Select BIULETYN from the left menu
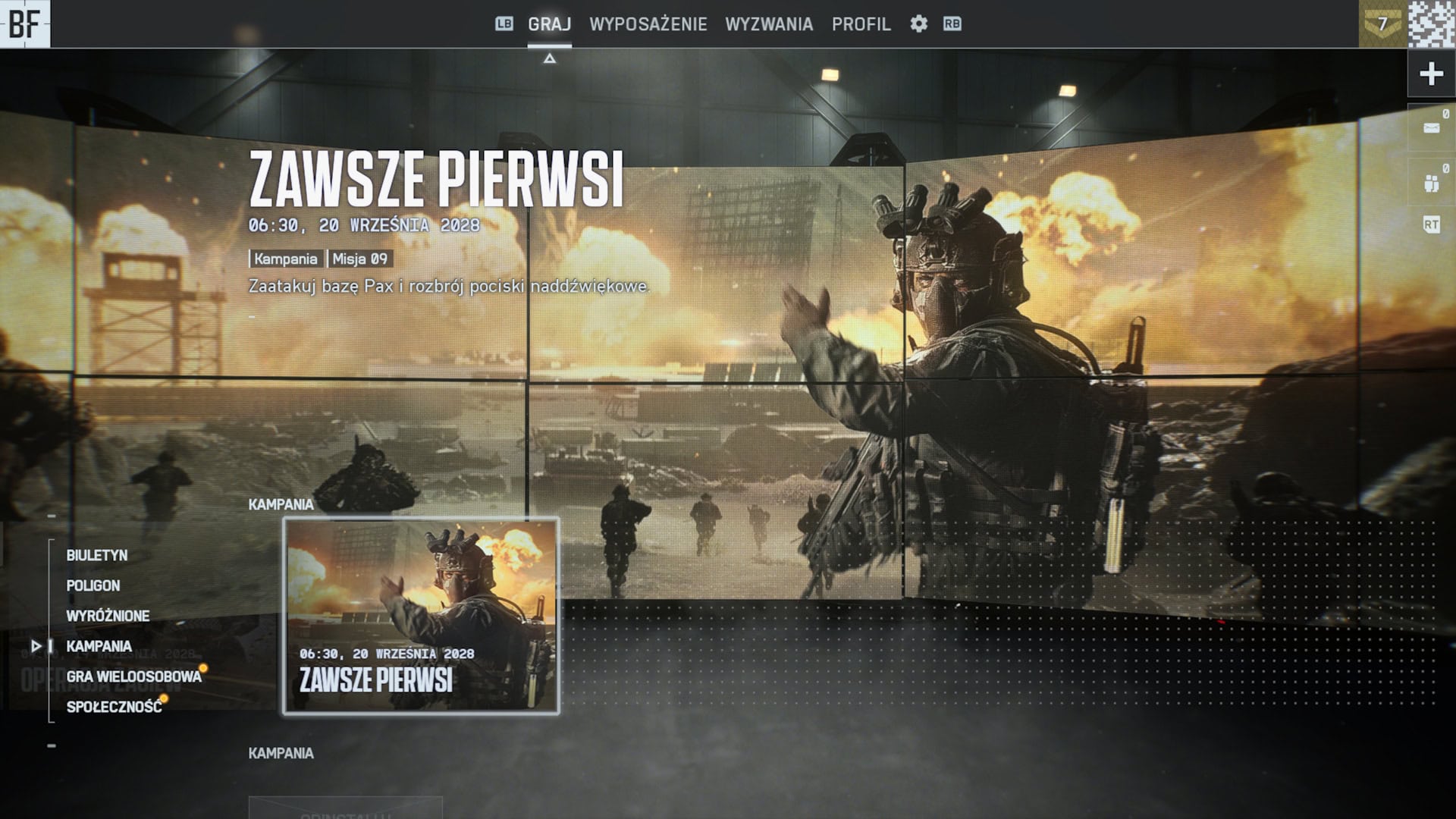This screenshot has width=1456, height=819. pos(97,556)
